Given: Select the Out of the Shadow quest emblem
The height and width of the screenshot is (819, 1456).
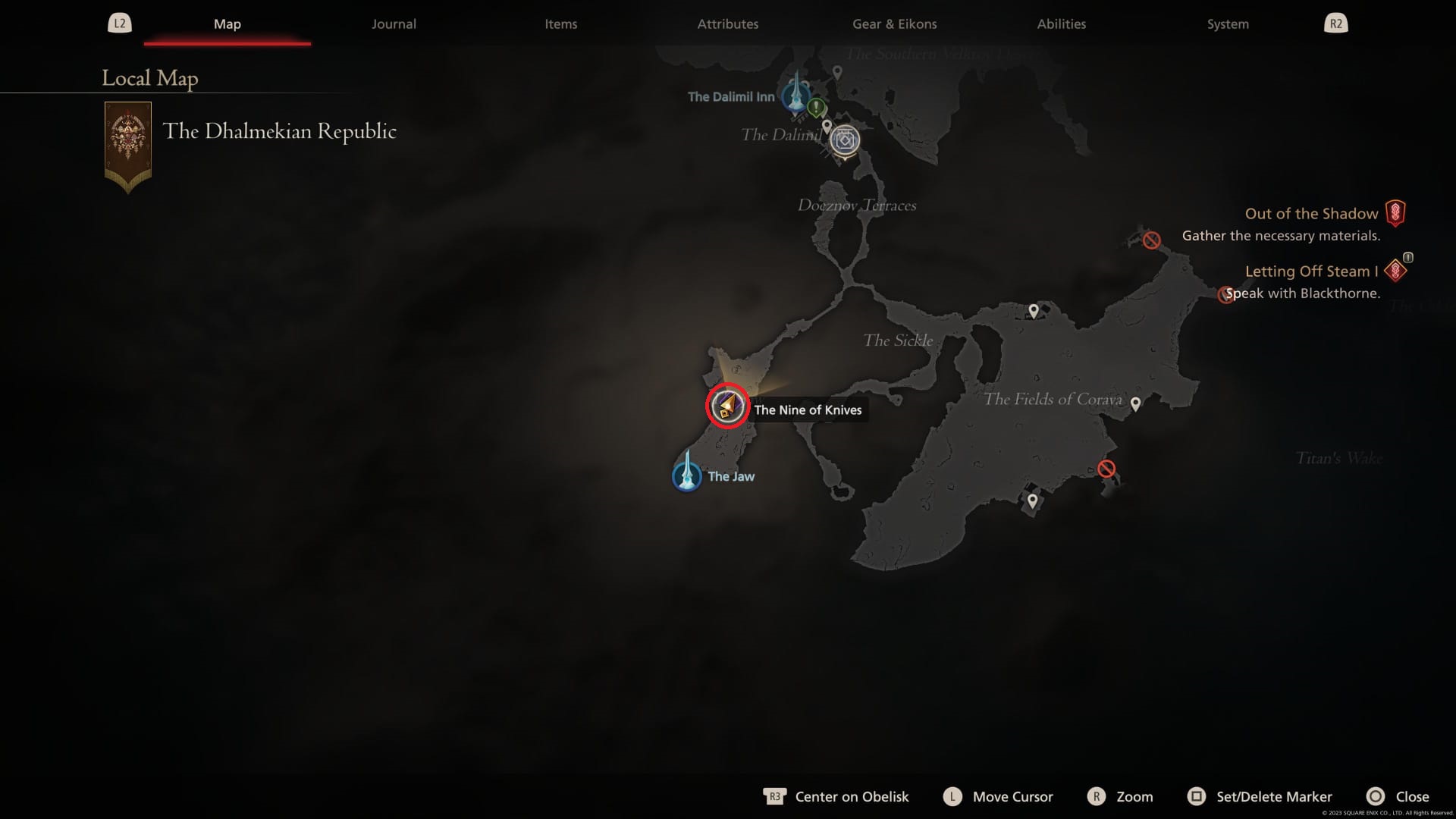Looking at the screenshot, I should (x=1395, y=213).
